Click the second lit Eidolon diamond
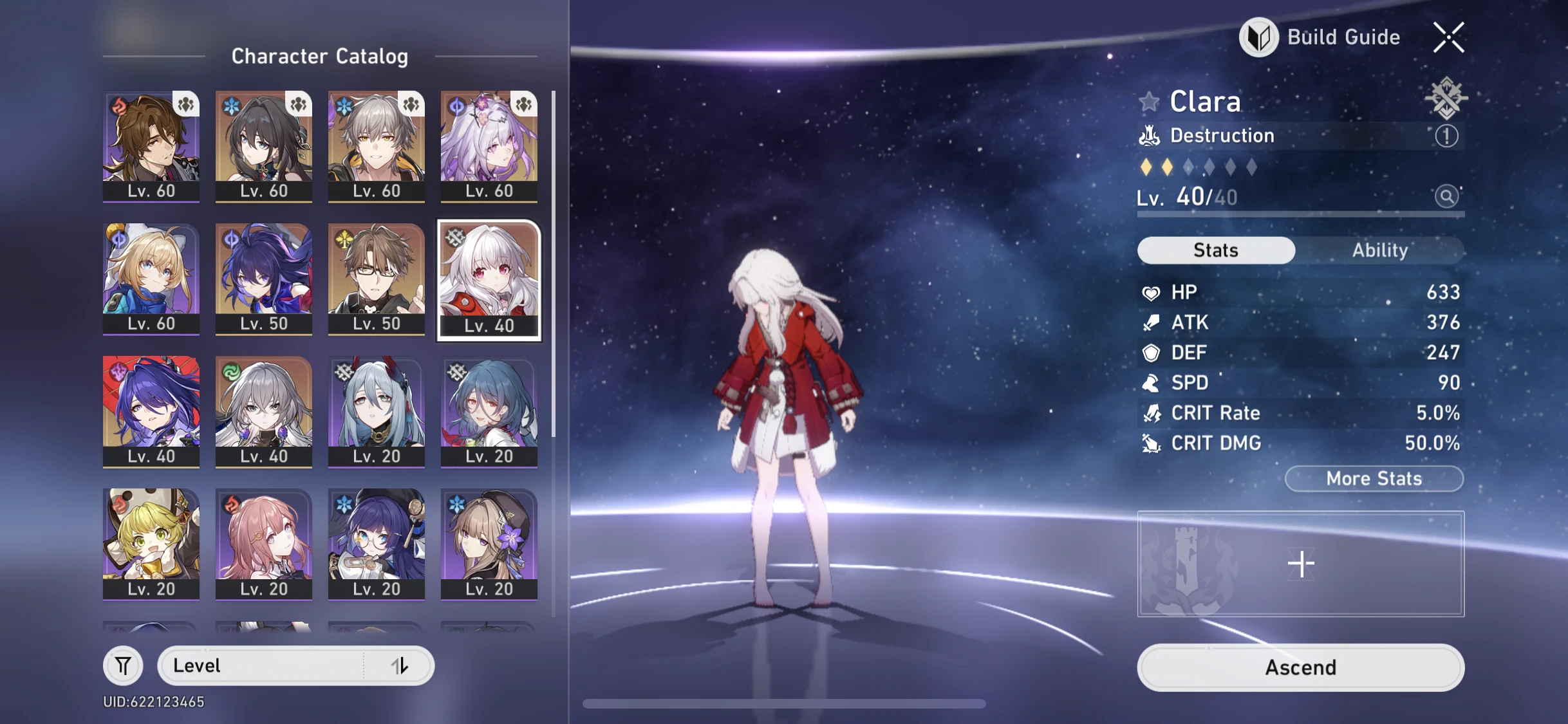This screenshot has width=1568, height=724. [x=1167, y=166]
